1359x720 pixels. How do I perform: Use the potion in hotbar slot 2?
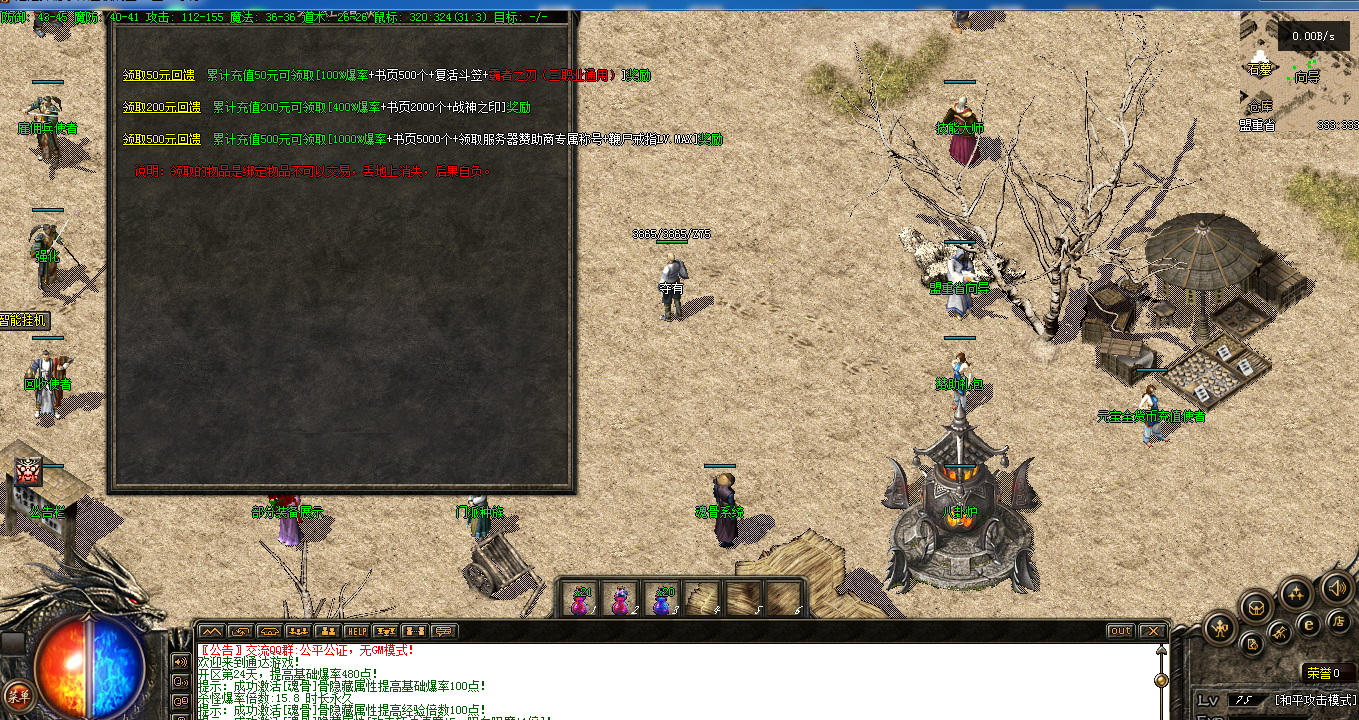click(621, 598)
